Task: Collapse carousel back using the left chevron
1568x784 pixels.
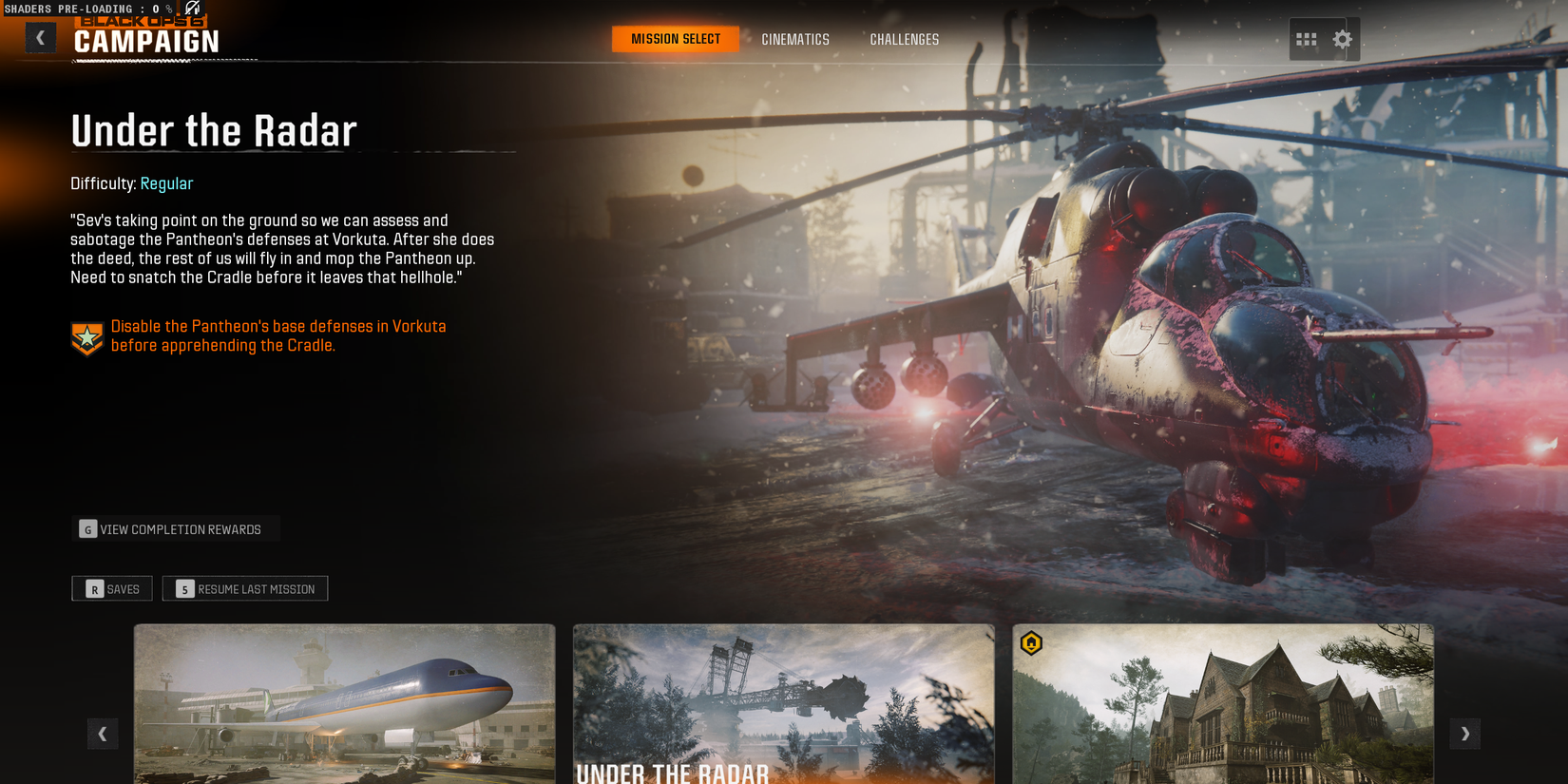Action: [x=103, y=734]
